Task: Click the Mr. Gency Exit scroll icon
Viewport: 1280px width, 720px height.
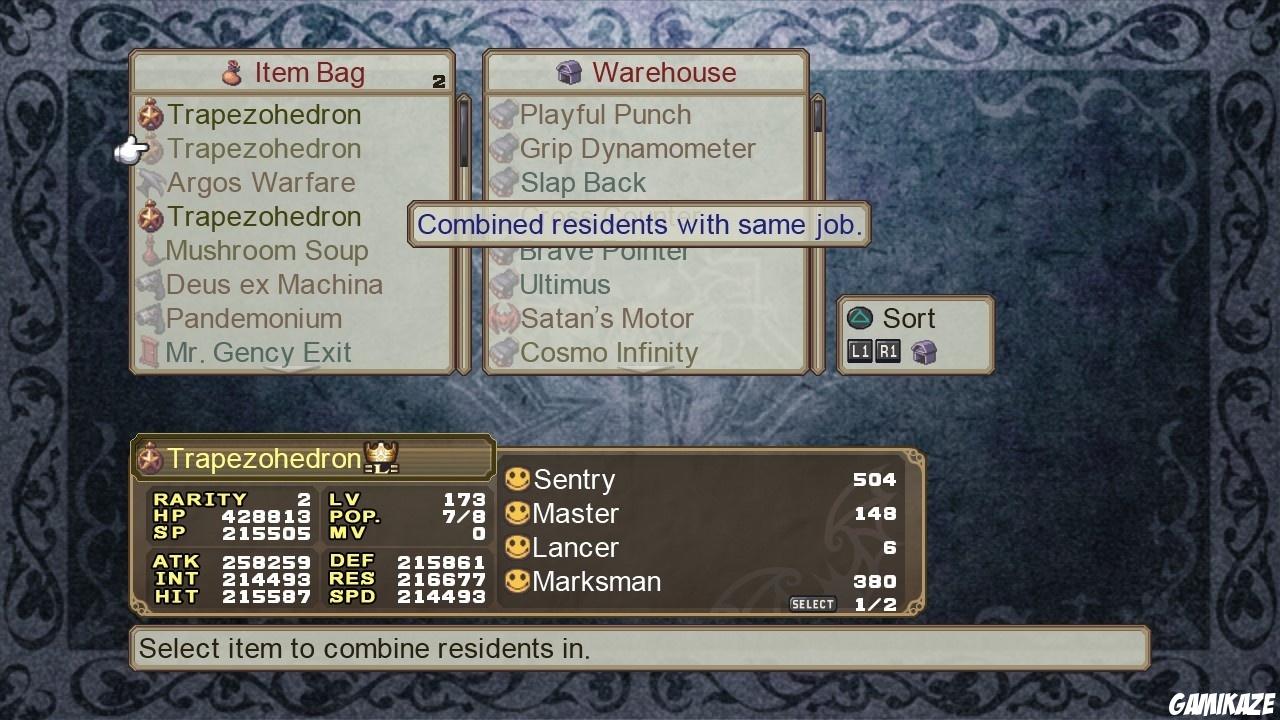Action: click(148, 352)
